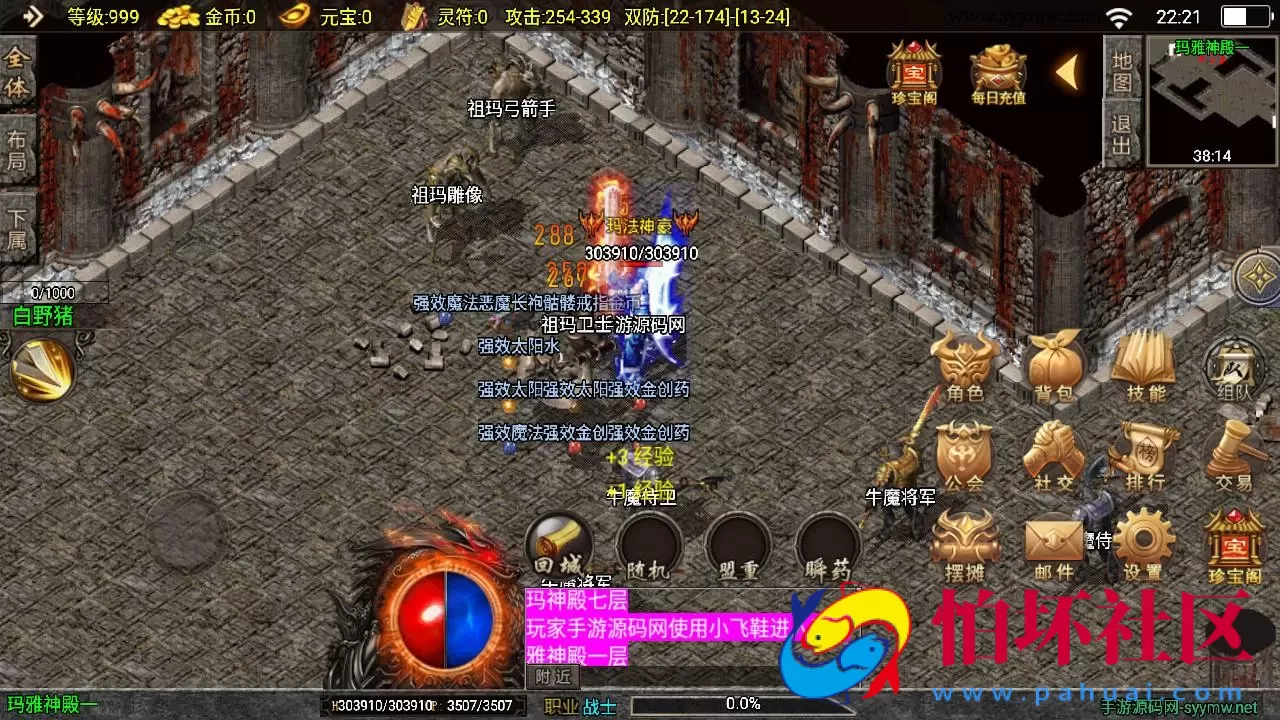Switch to the 全体 tab

tap(14, 75)
